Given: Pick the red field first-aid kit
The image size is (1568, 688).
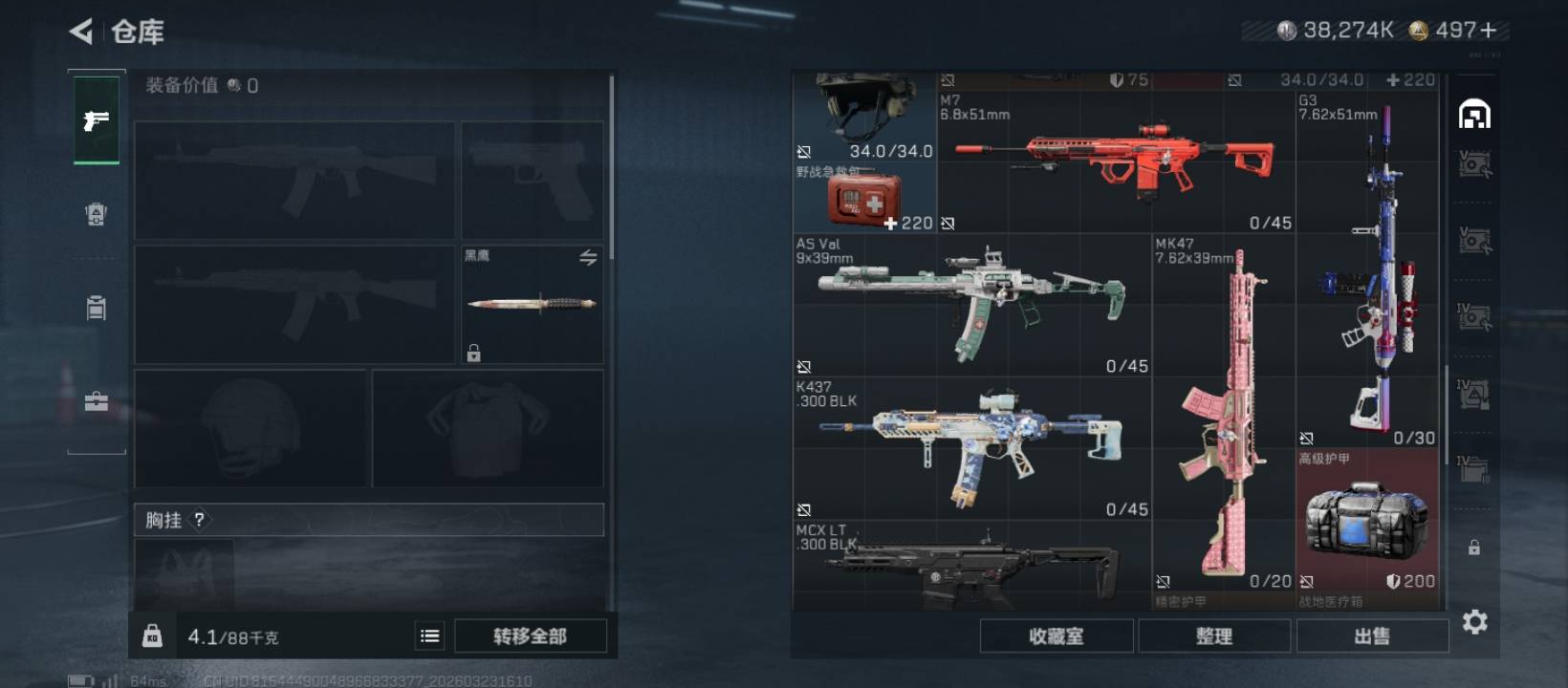Looking at the screenshot, I should click(864, 199).
